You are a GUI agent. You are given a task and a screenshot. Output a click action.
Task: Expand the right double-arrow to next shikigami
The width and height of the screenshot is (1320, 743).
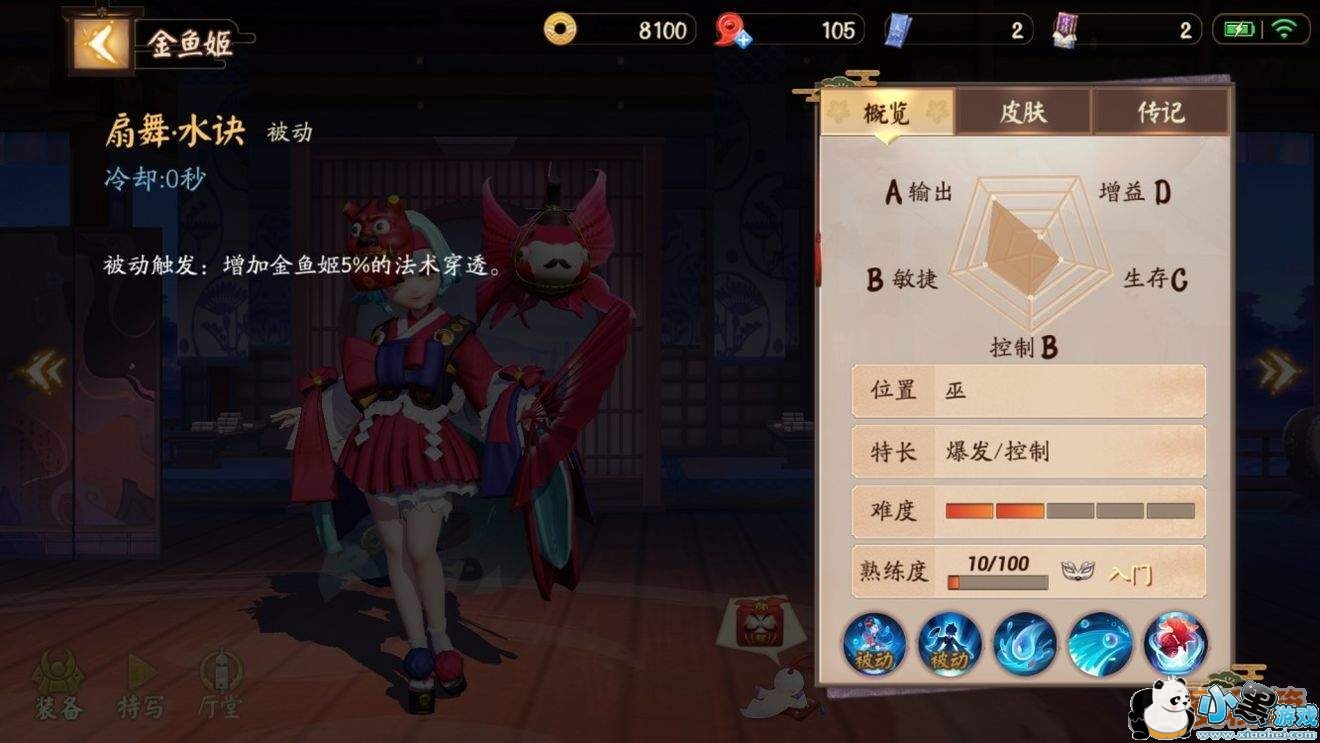click(x=1278, y=371)
